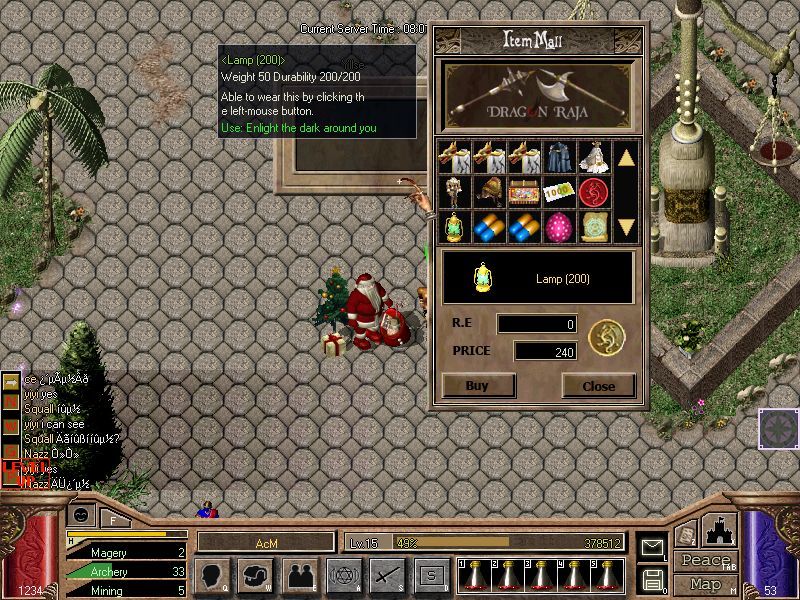800x600 pixels.
Task: Open the castle icon menu
Action: pos(721,530)
